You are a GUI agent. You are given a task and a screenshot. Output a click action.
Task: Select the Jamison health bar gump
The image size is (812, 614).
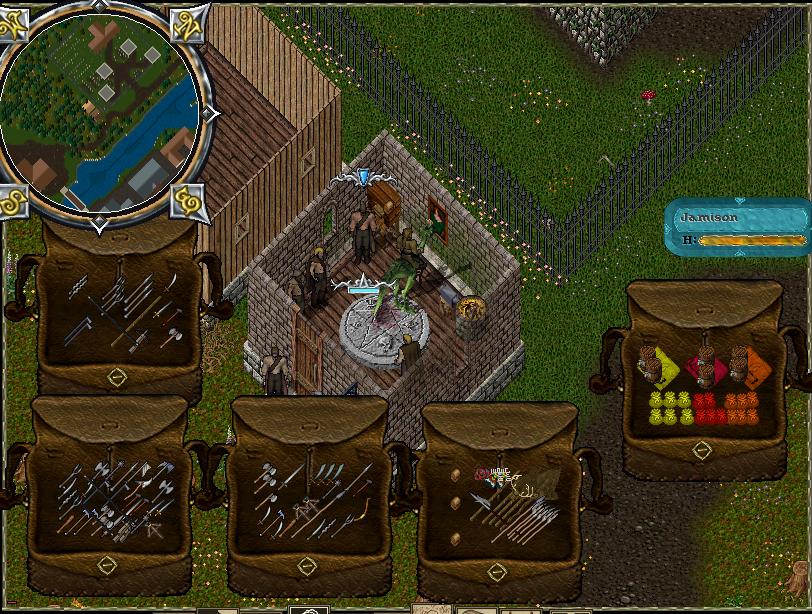(740, 228)
